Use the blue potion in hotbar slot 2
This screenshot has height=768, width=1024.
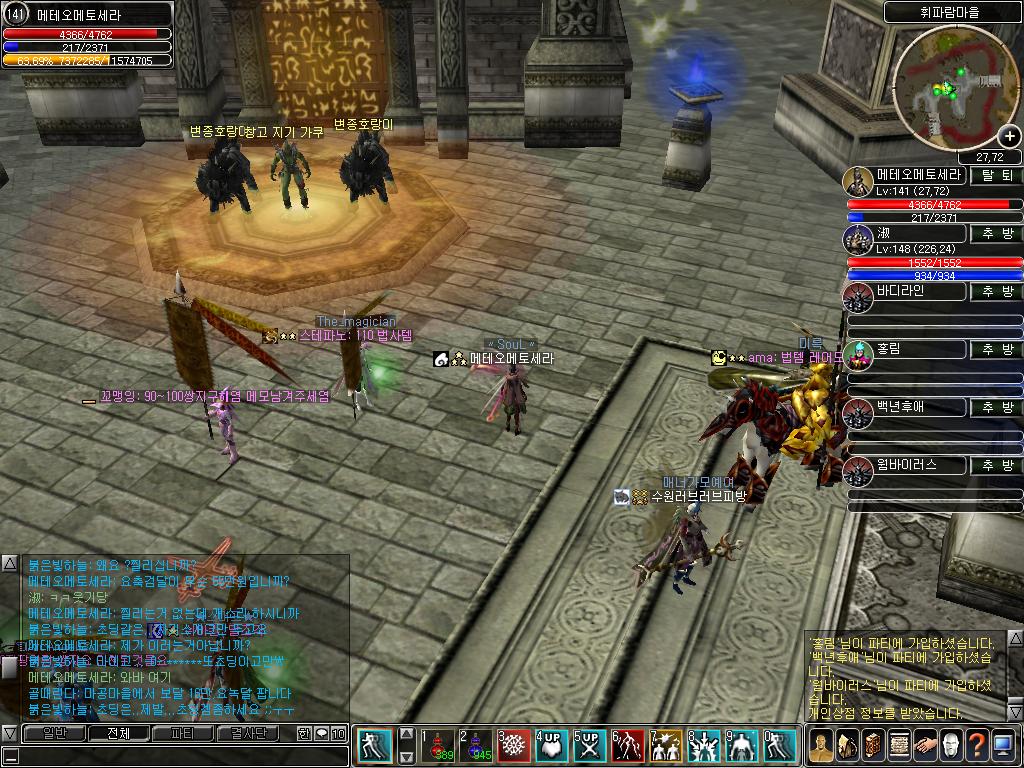[475, 746]
